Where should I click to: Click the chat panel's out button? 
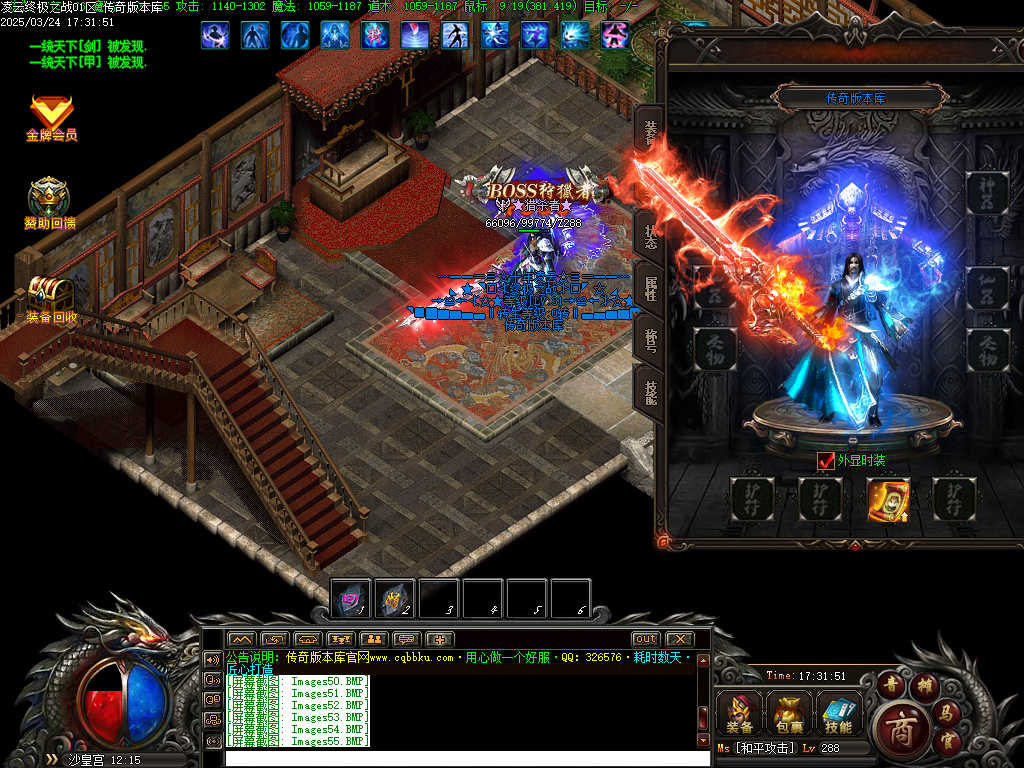coord(646,639)
